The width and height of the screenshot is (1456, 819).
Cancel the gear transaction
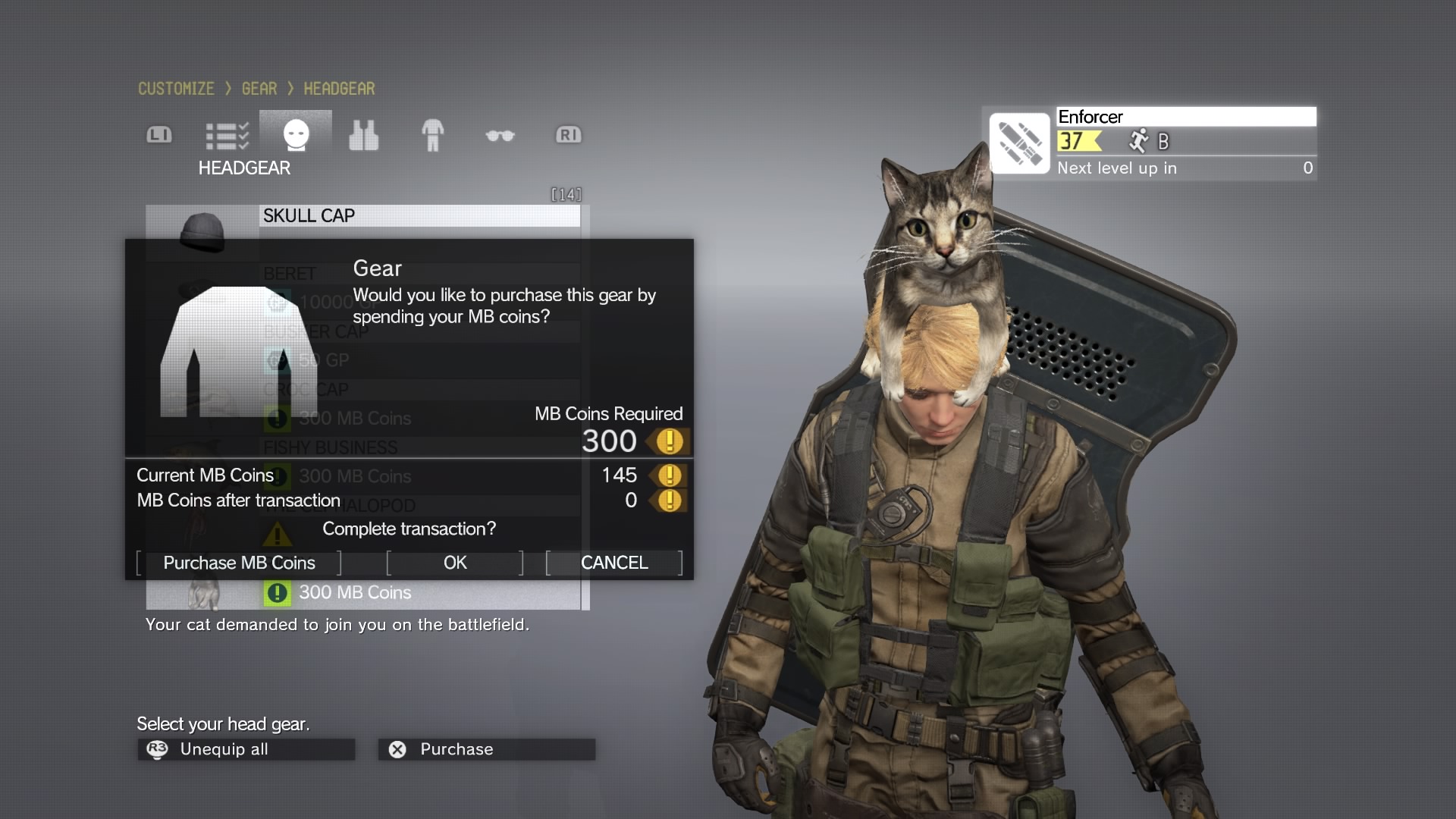[x=614, y=563]
